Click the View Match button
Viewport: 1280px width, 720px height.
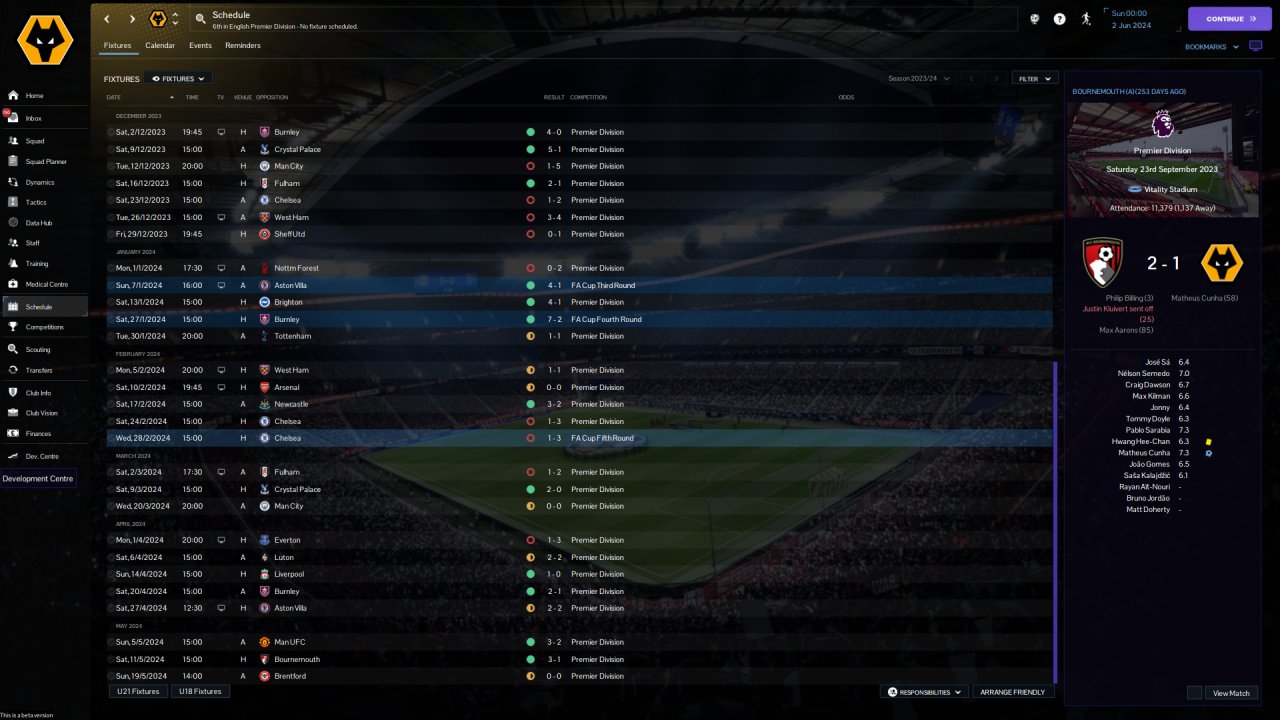(x=1231, y=693)
